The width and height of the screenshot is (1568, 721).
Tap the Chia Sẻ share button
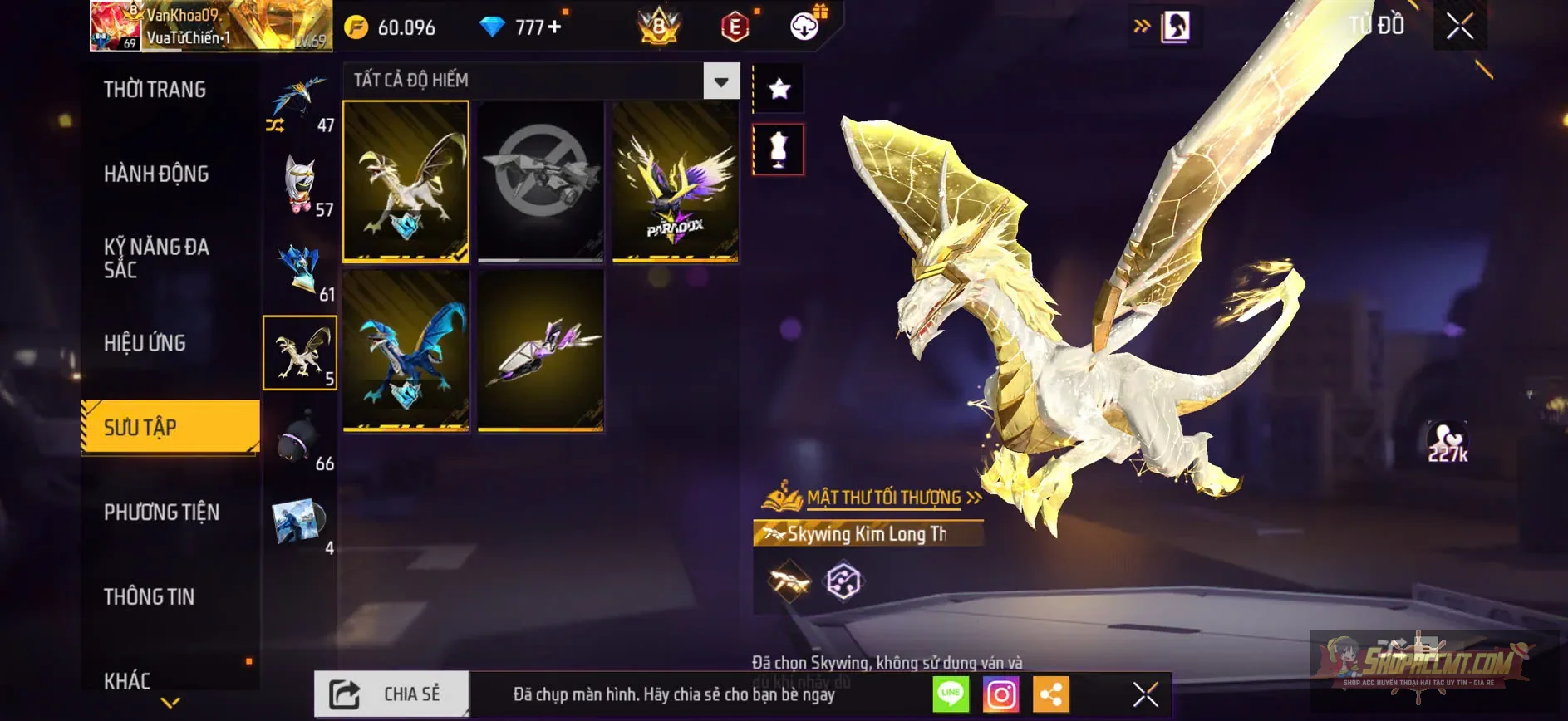(391, 694)
